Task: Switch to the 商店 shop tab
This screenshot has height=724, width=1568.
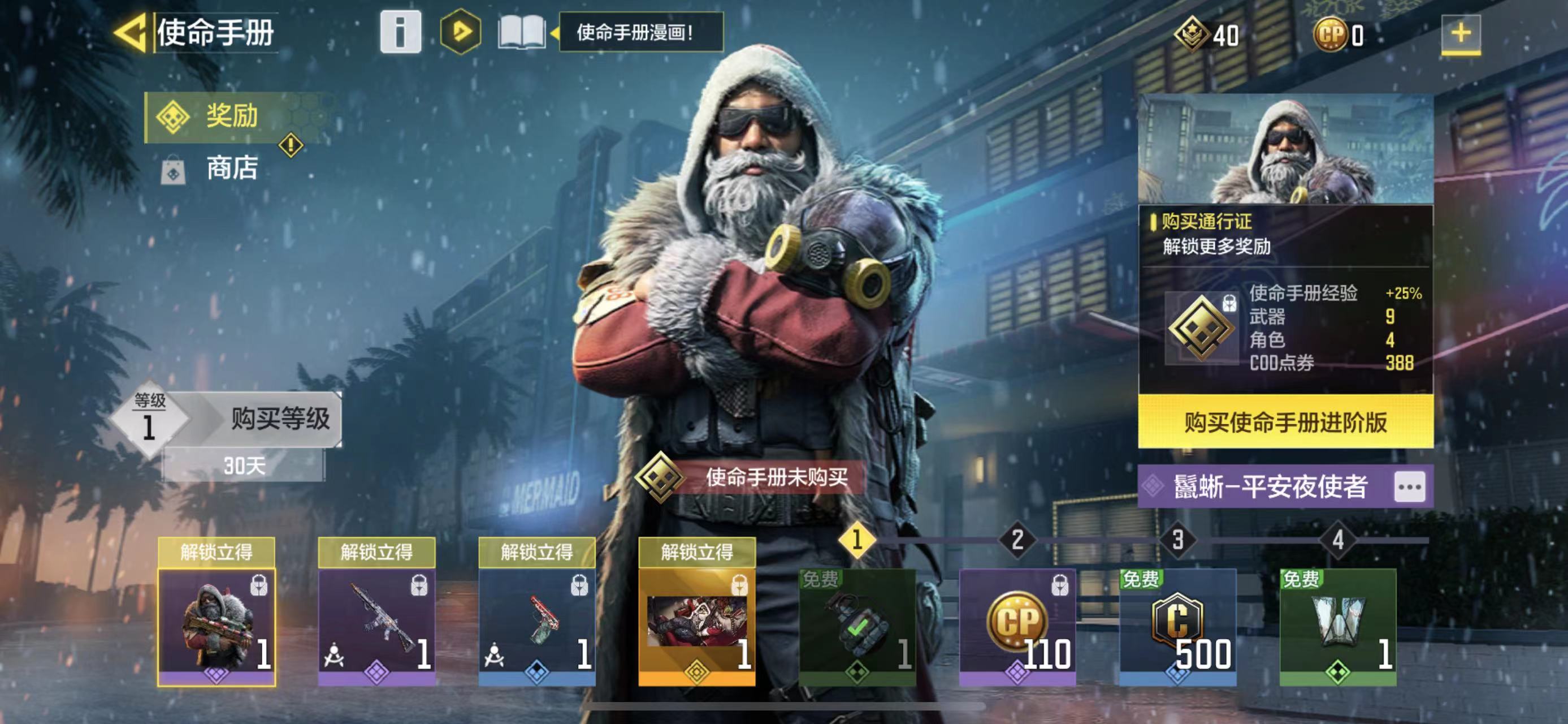Action: pyautogui.click(x=231, y=169)
